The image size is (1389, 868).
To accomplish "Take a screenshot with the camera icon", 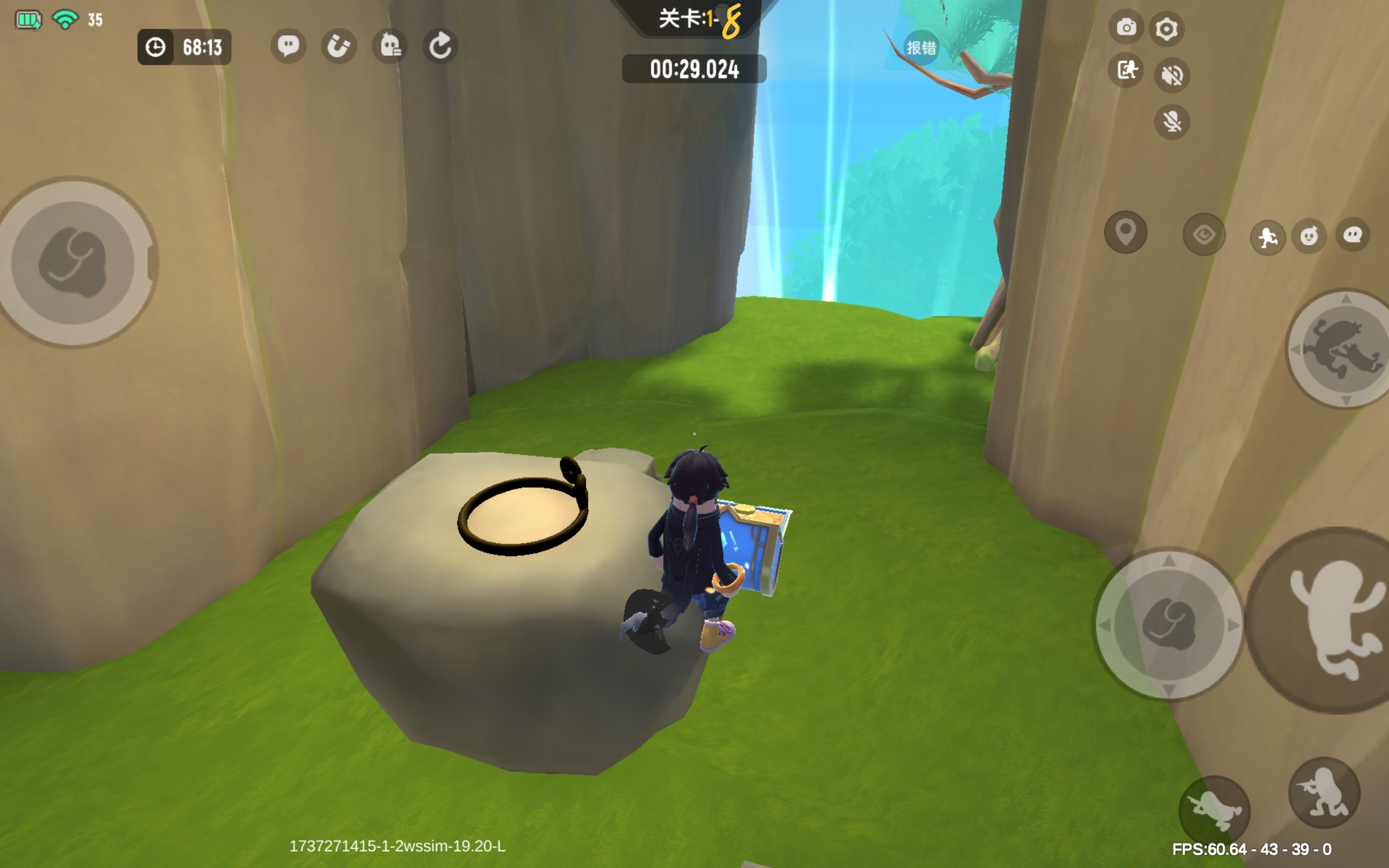I will (1126, 27).
